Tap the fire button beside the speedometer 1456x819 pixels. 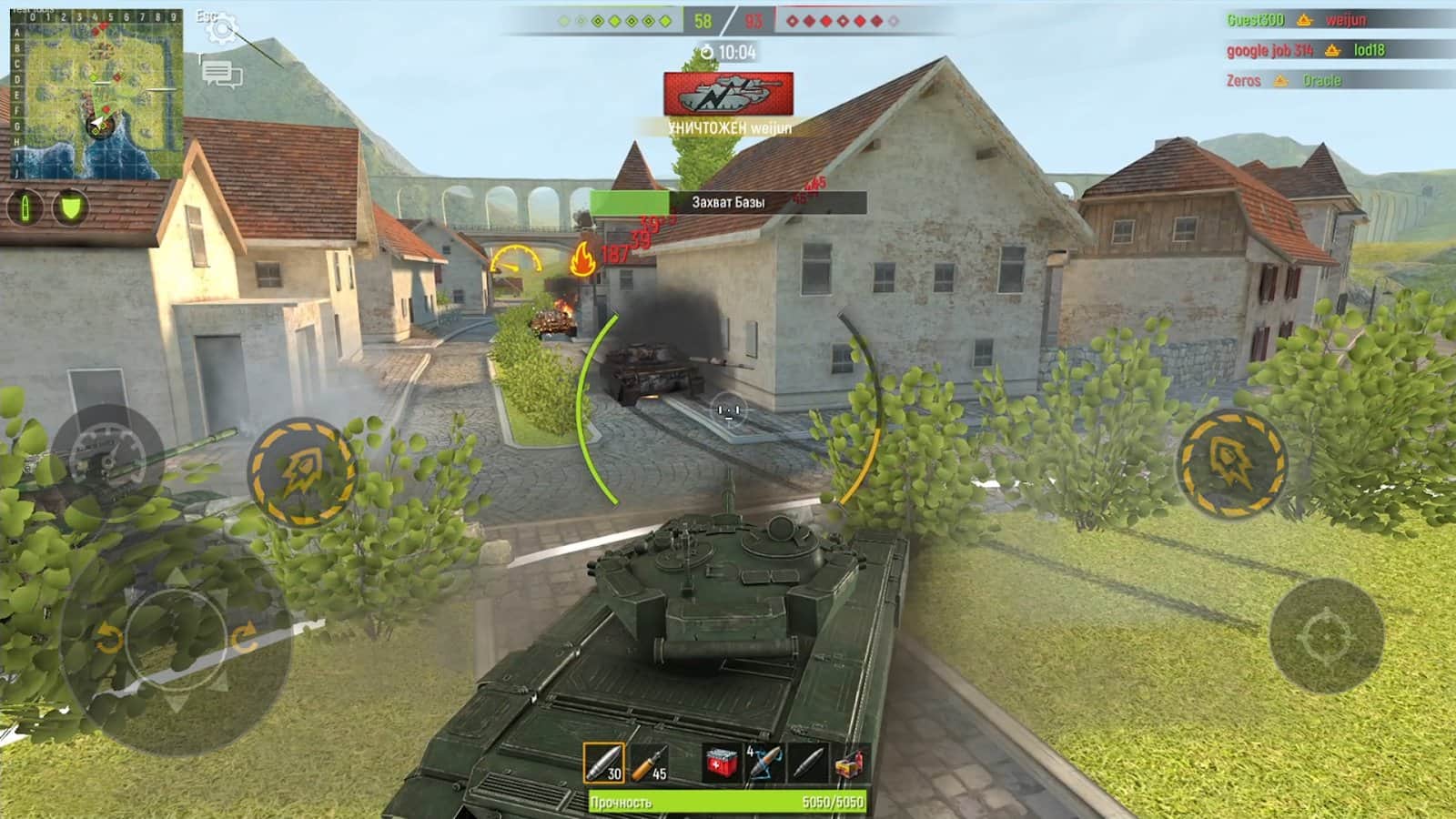click(303, 473)
